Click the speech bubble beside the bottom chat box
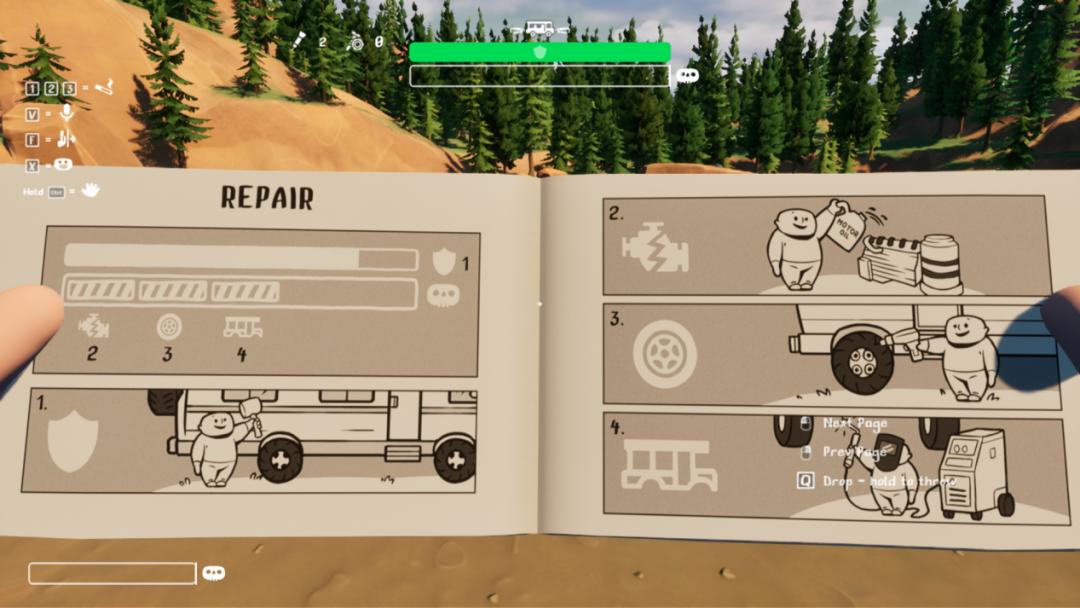 213,573
